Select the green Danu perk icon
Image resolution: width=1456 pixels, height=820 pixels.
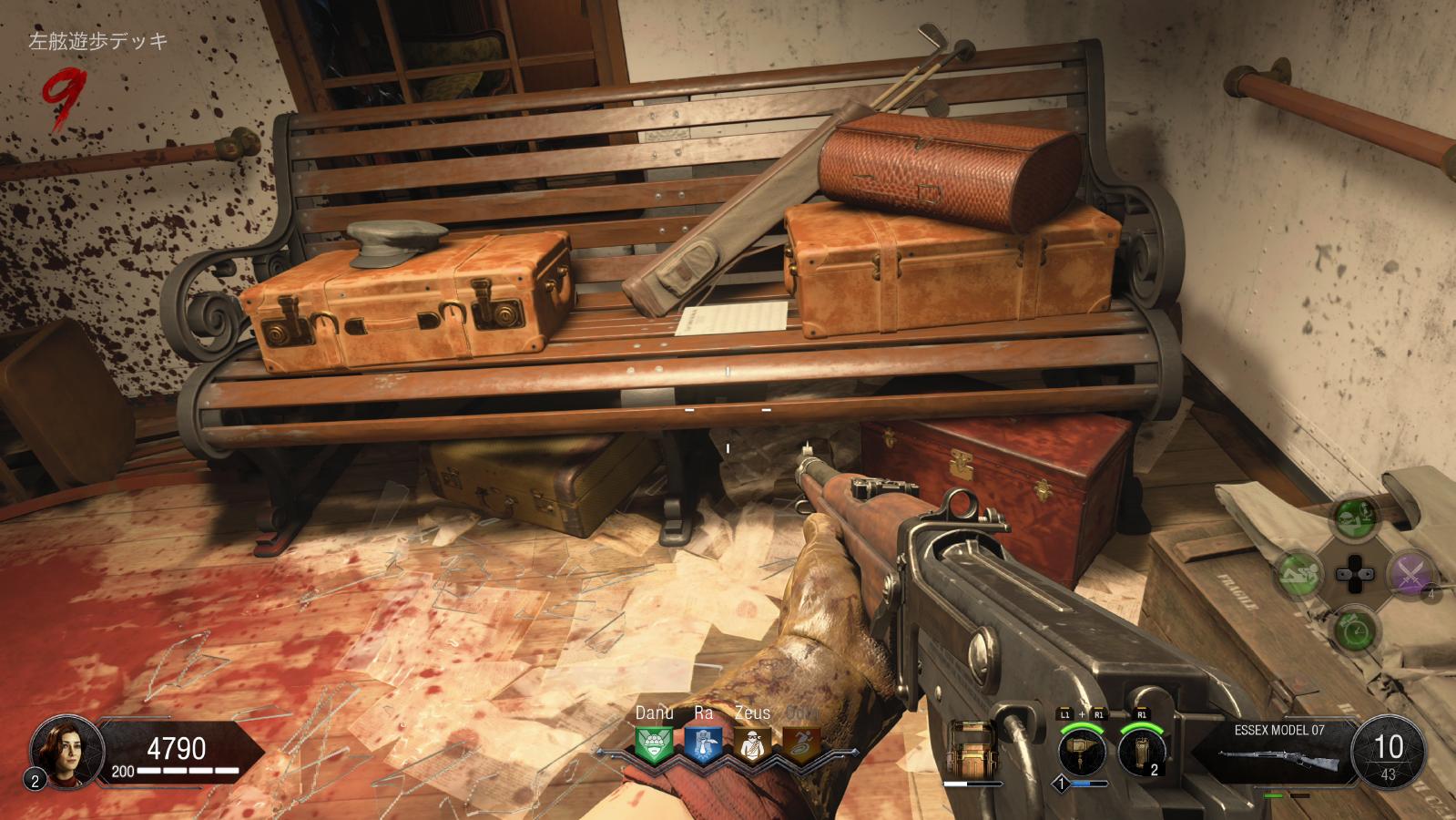tap(653, 746)
